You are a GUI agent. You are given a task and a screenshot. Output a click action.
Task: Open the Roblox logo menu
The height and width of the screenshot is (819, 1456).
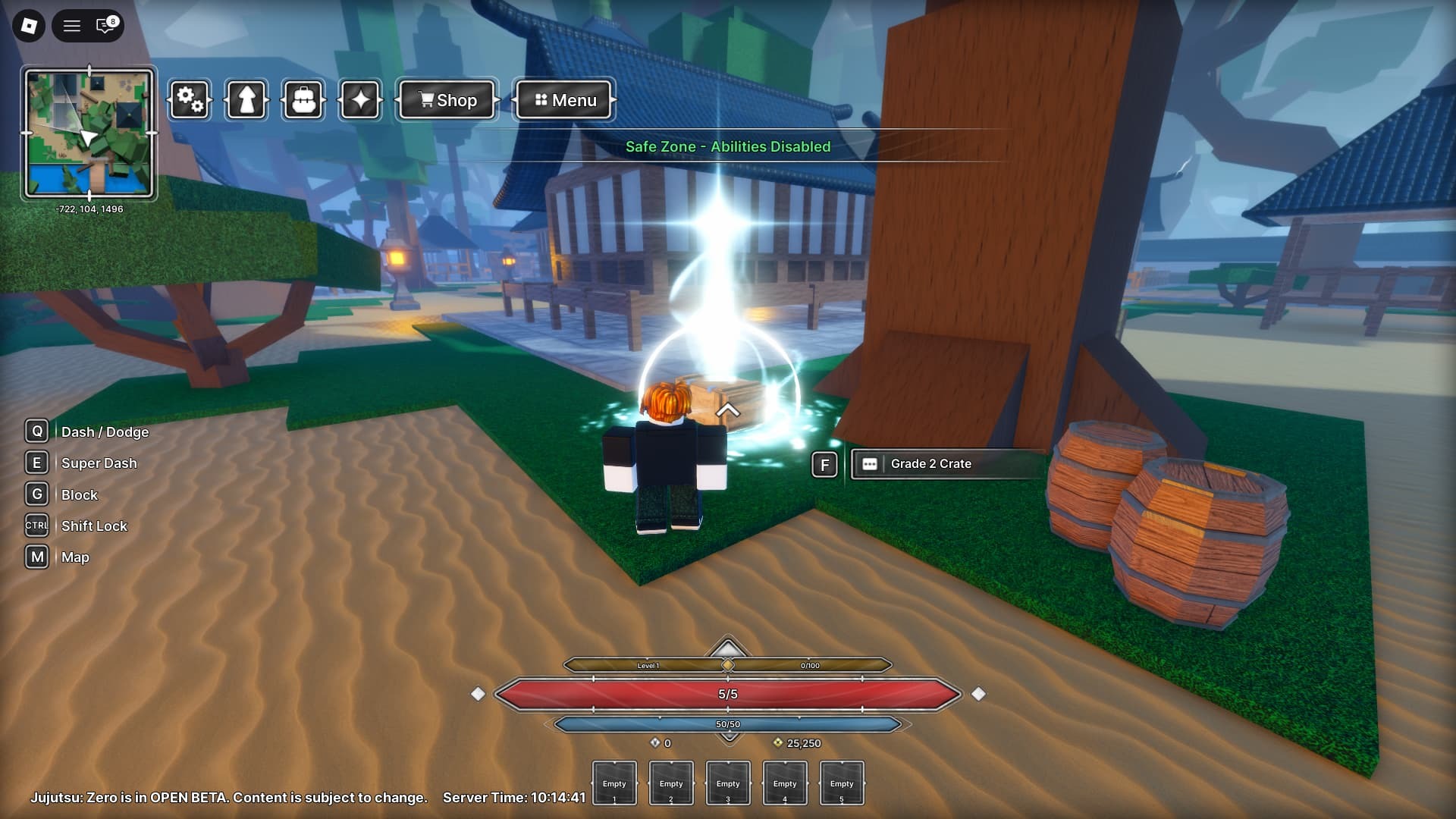point(29,26)
